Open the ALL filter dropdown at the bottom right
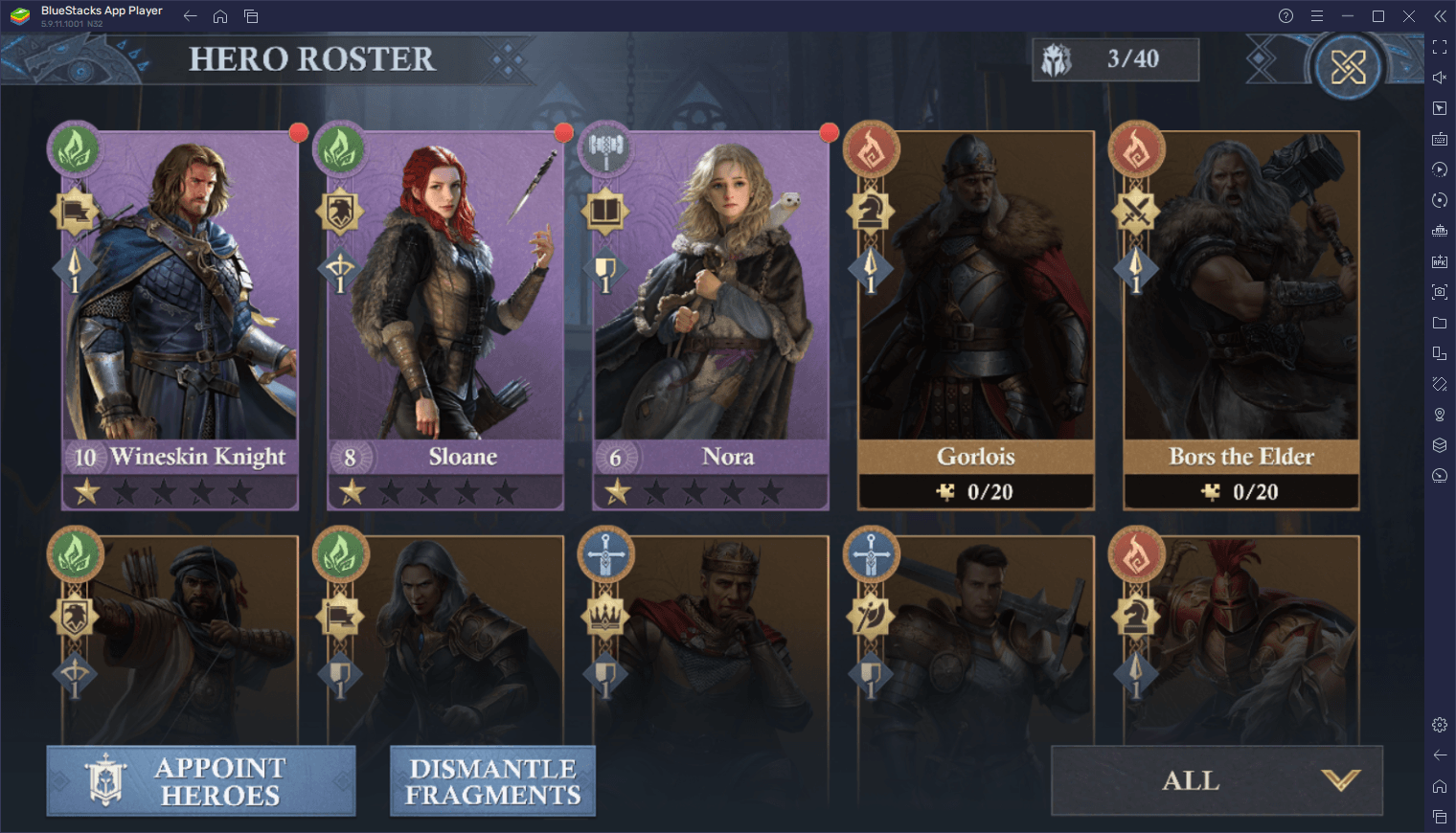 (1216, 780)
